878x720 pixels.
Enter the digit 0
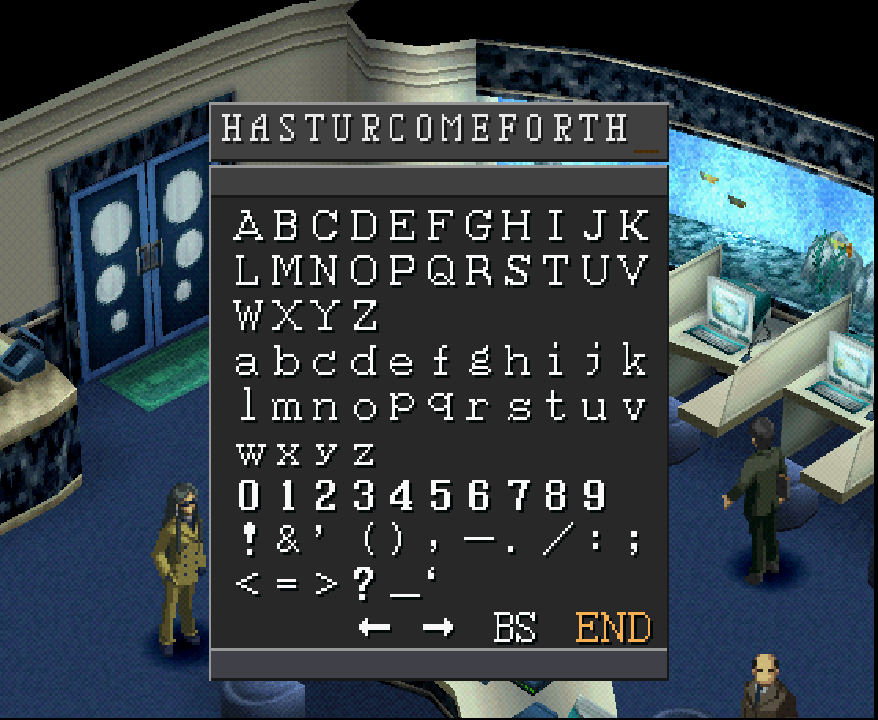[248, 497]
